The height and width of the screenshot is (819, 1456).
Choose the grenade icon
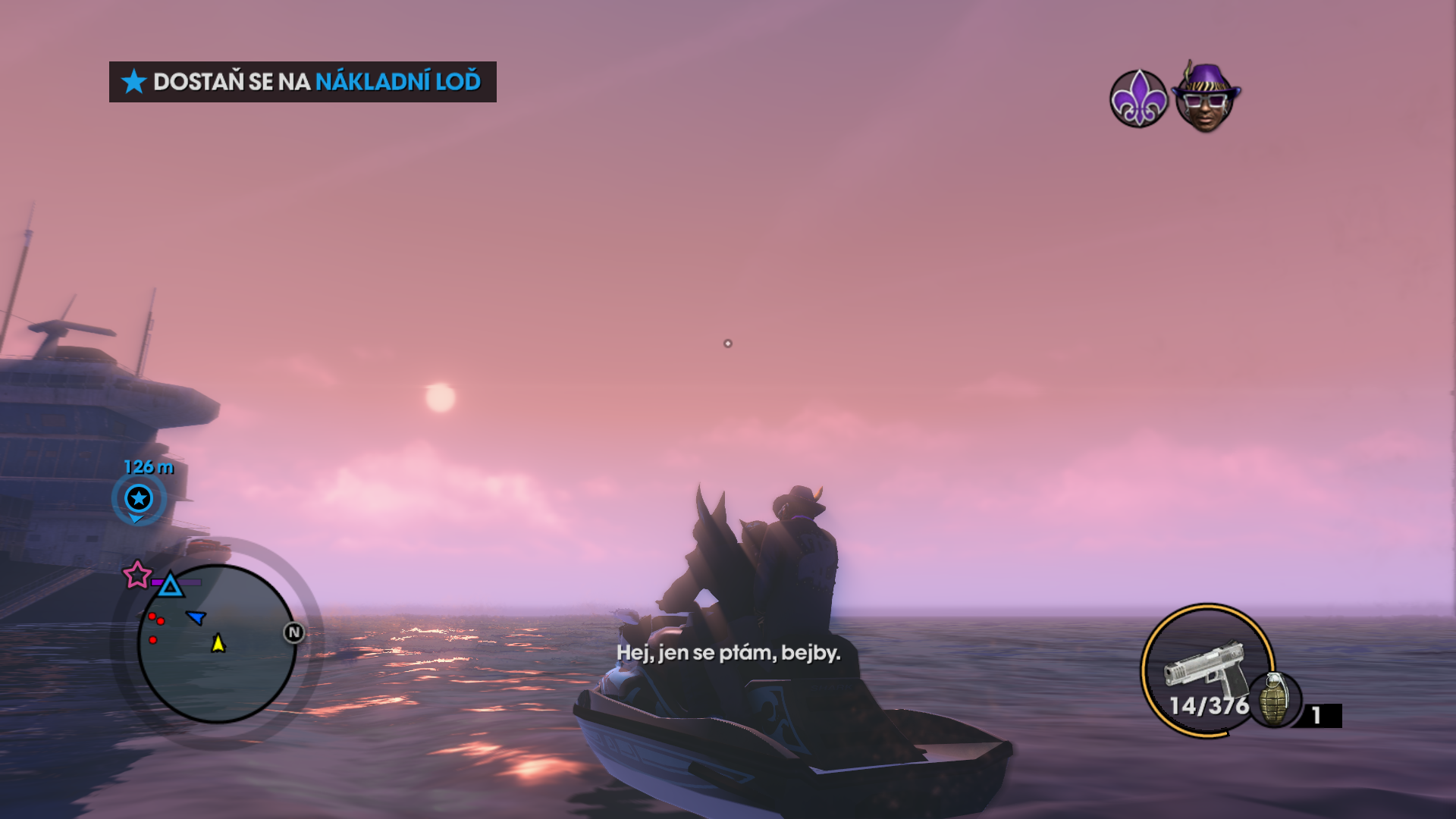click(1274, 699)
